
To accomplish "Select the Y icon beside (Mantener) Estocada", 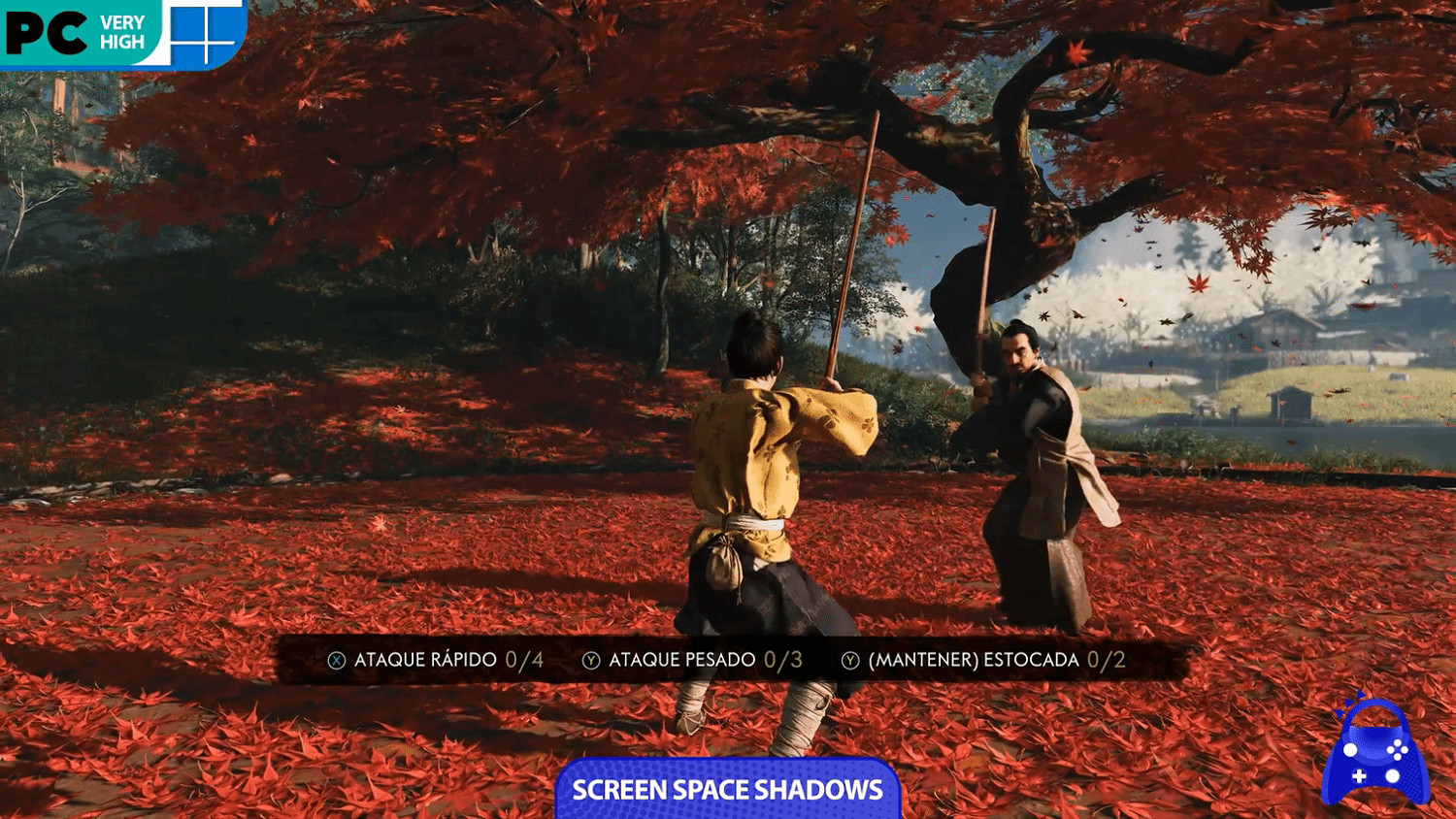I will point(849,659).
